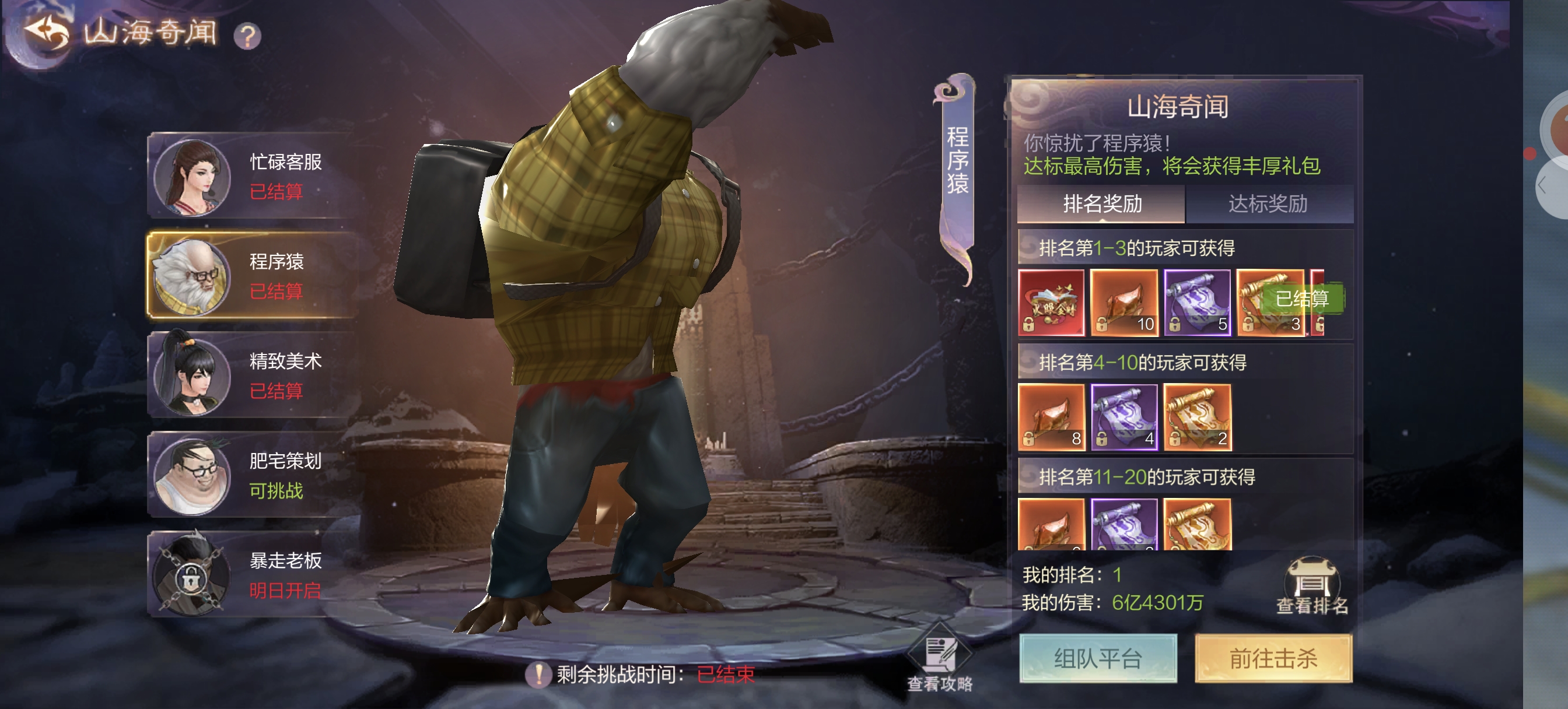Image resolution: width=1568 pixels, height=709 pixels.
Task: Inspect the purple scroll reward with 5
Action: (1196, 303)
